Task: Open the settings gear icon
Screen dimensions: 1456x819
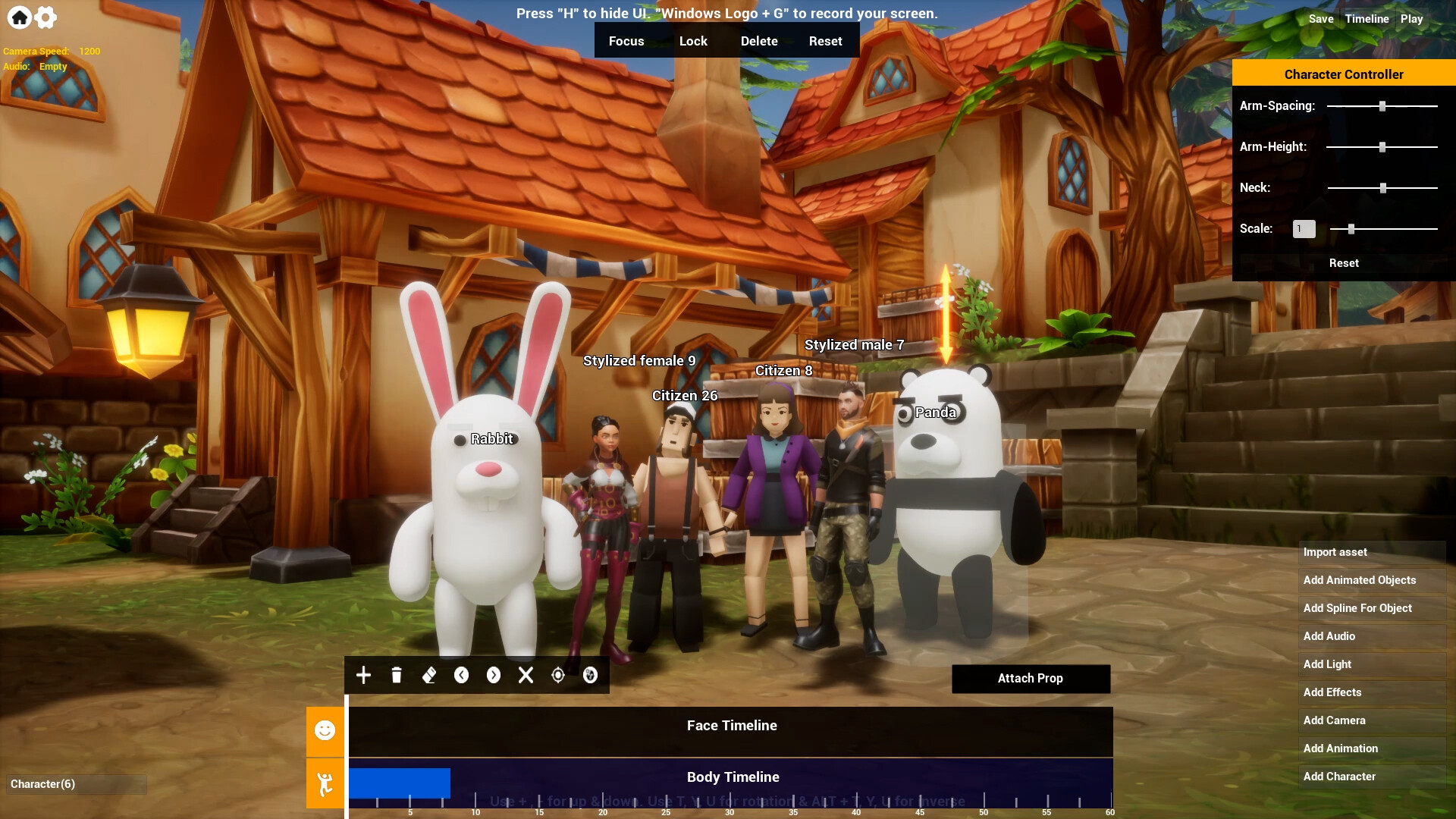Action: tap(45, 17)
